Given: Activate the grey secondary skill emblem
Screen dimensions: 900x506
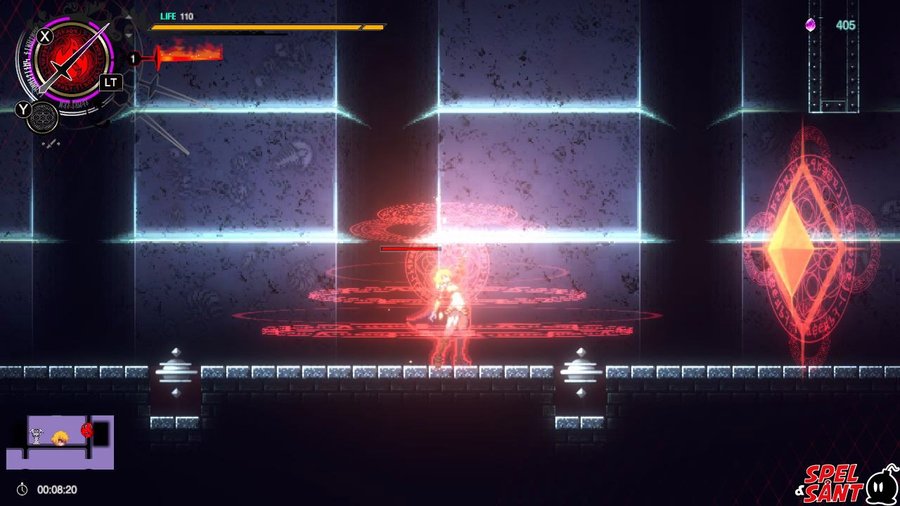Looking at the screenshot, I should click(42, 118).
